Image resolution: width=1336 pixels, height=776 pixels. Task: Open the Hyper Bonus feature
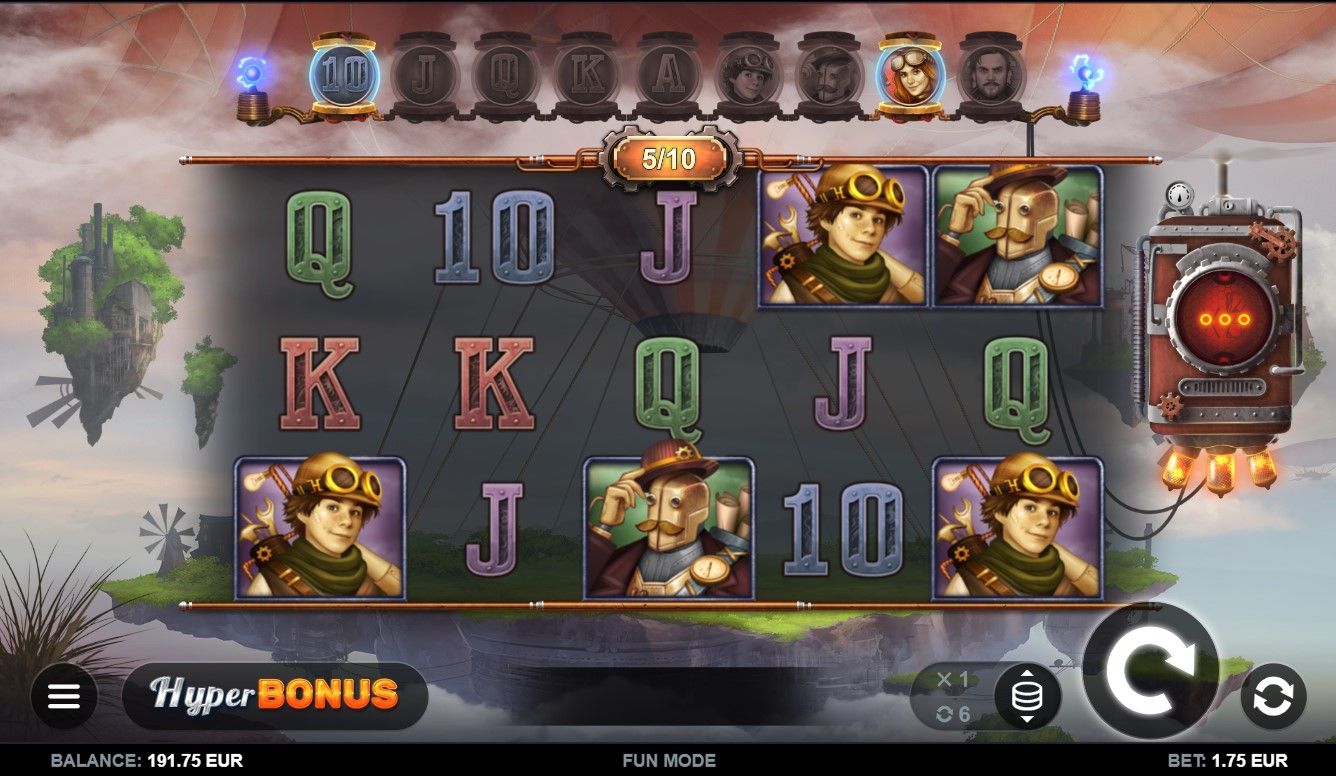275,695
